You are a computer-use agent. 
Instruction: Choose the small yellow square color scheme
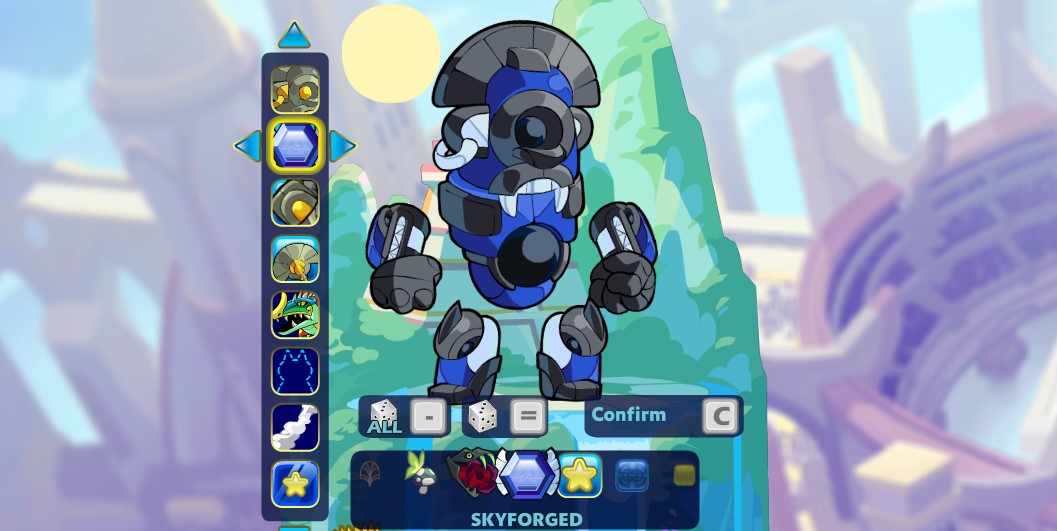(x=684, y=475)
